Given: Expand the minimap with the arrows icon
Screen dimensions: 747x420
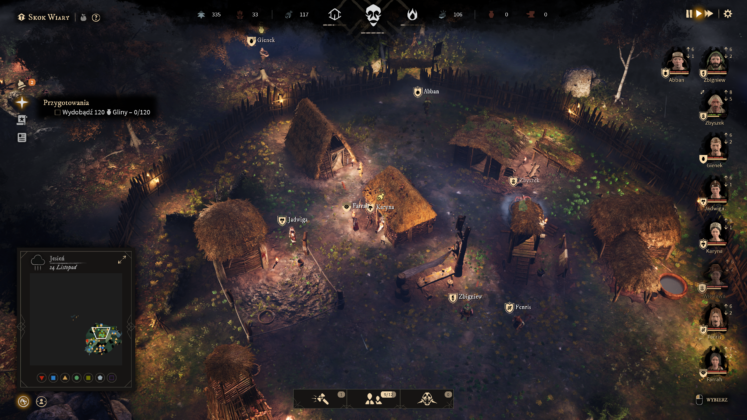Looking at the screenshot, I should [x=122, y=259].
